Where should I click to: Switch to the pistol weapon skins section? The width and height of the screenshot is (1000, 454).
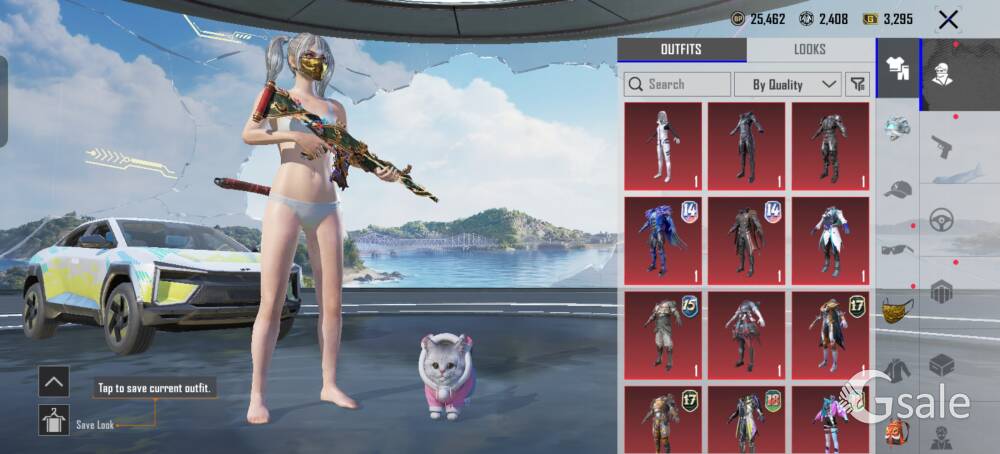point(942,148)
